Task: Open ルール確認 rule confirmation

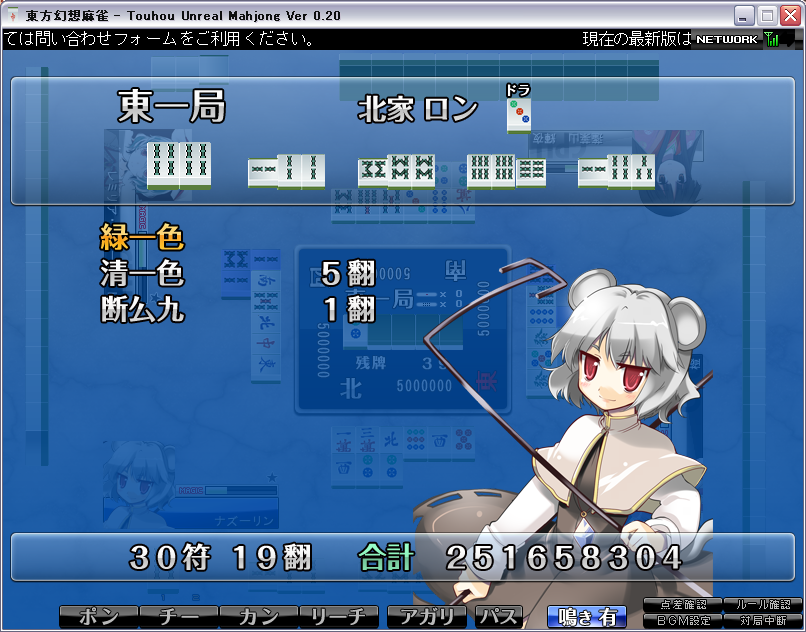Action: [x=762, y=605]
